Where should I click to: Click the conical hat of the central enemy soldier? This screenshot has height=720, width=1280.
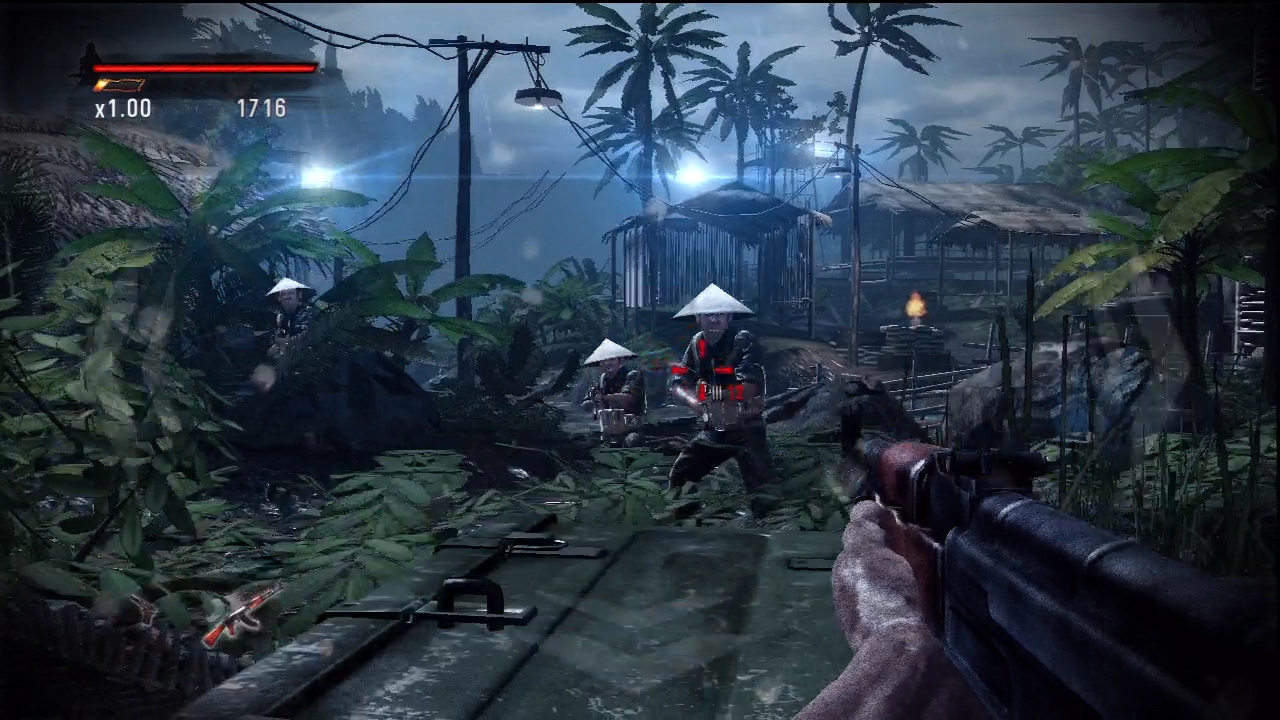click(712, 300)
